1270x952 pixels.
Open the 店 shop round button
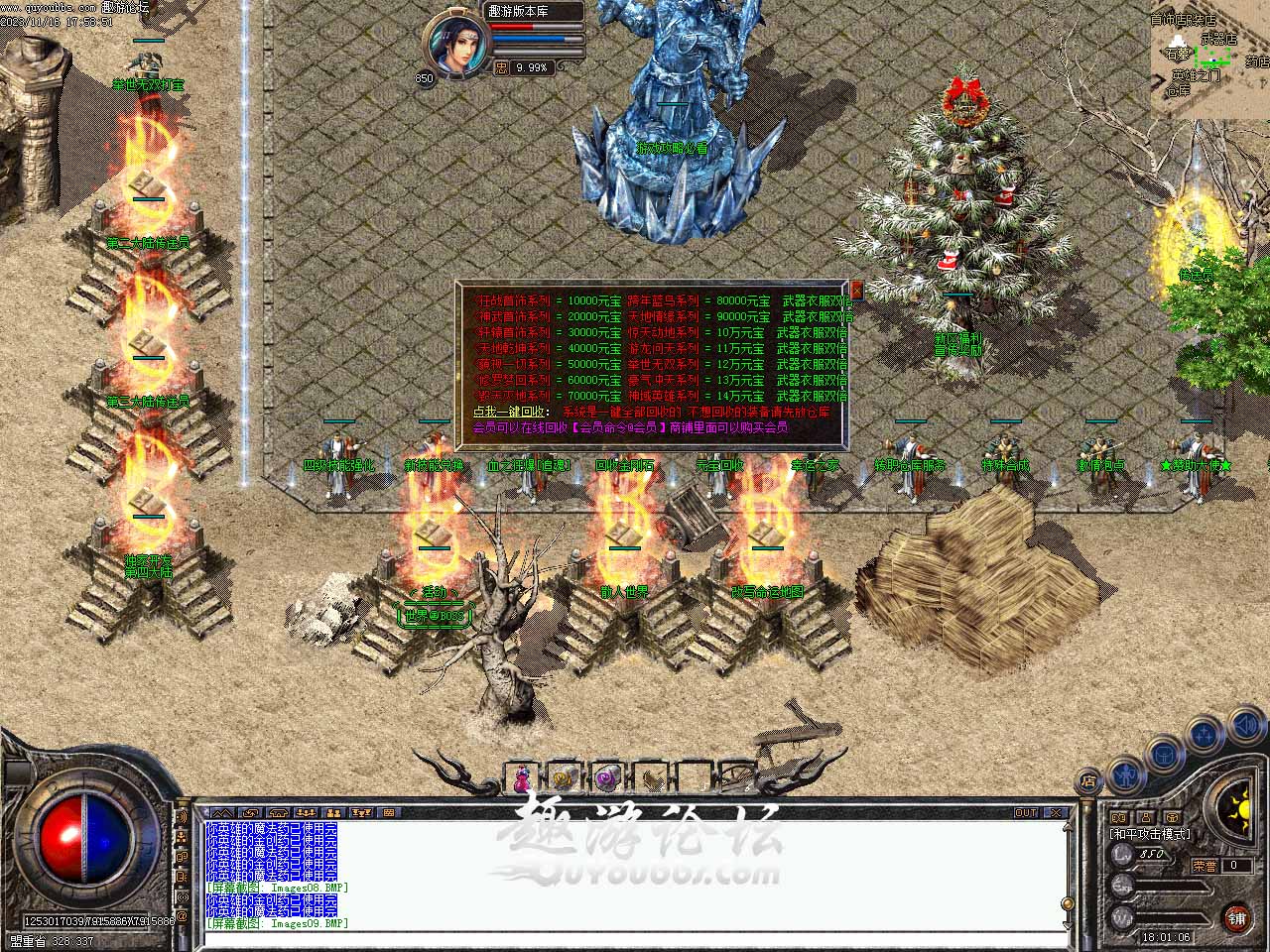pyautogui.click(x=1088, y=780)
